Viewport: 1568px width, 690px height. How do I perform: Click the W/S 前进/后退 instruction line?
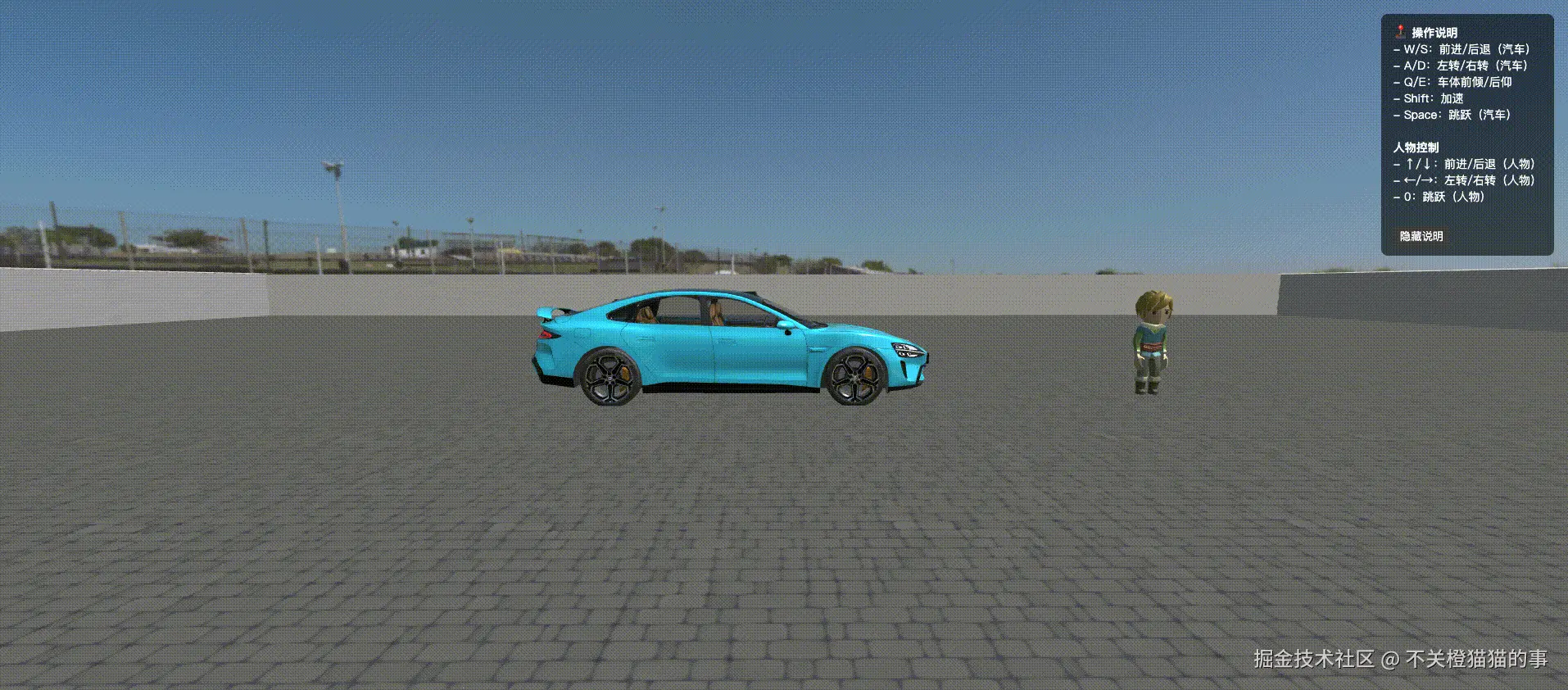(1461, 49)
